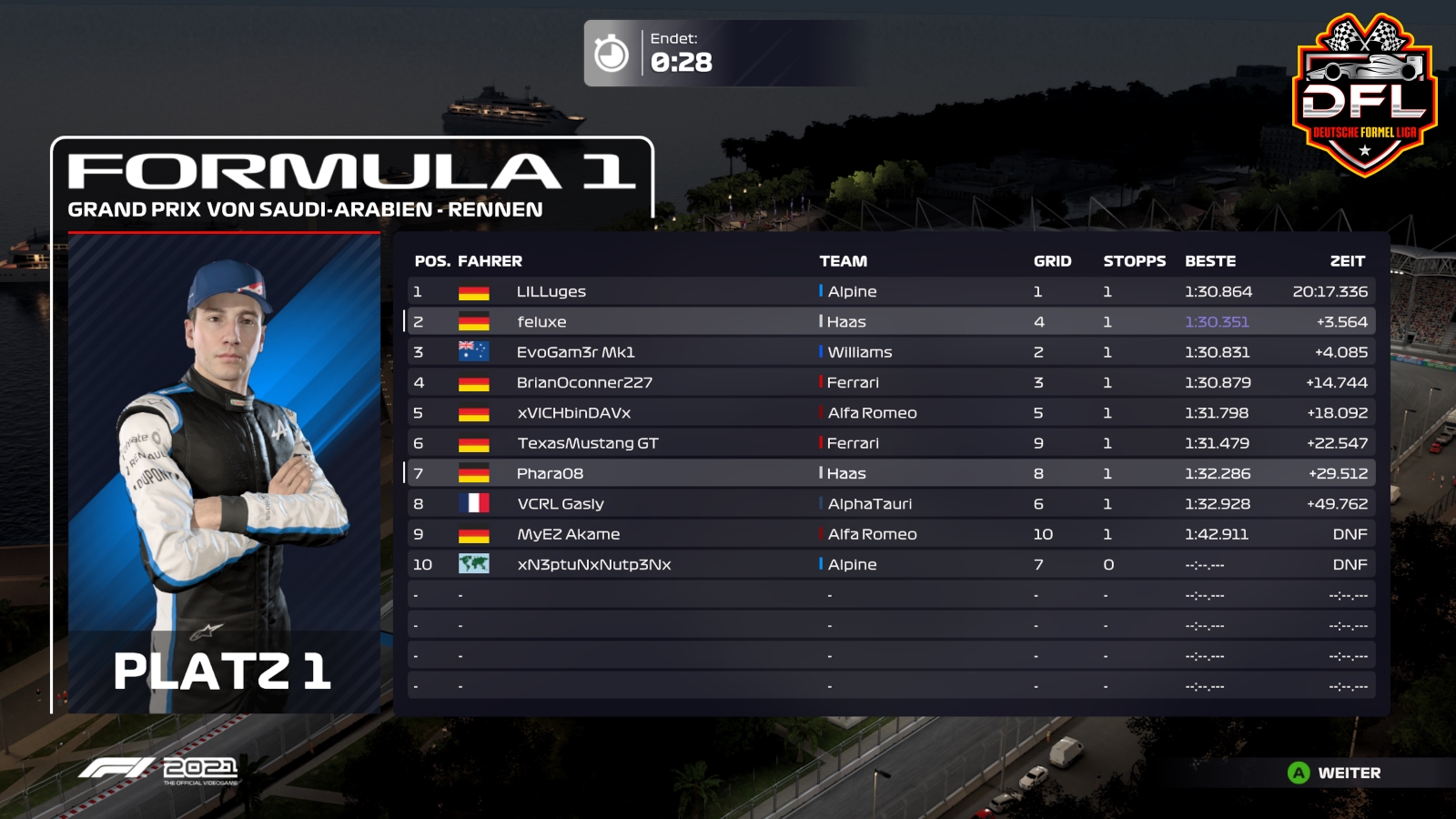The height and width of the screenshot is (819, 1456).
Task: Select VCRL Gasly in the list
Action: pyautogui.click(x=560, y=503)
